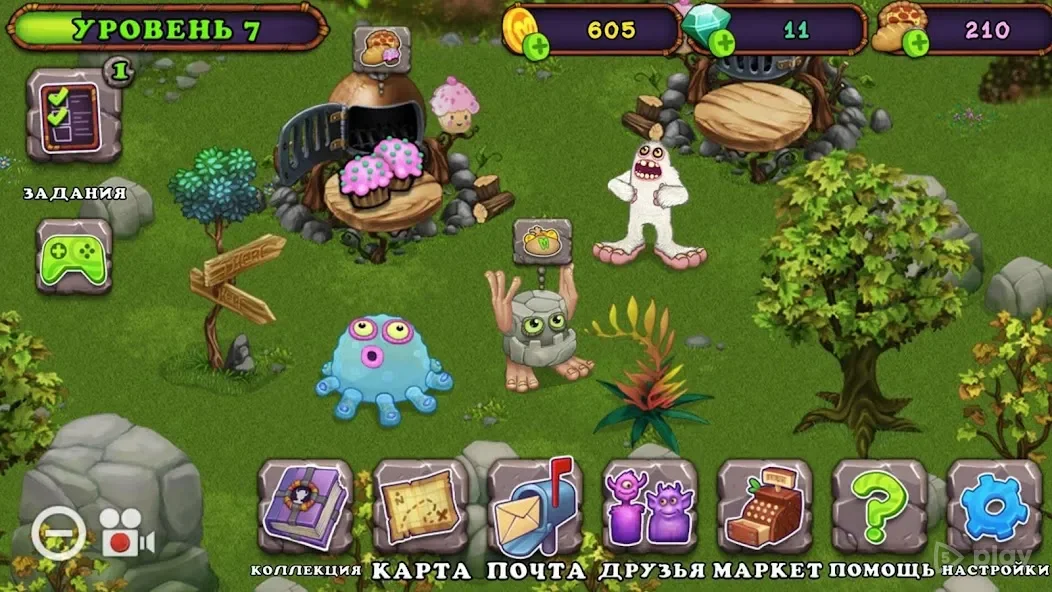Buy more diamonds with the plus button
The width and height of the screenshot is (1052, 592).
pyautogui.click(x=720, y=43)
